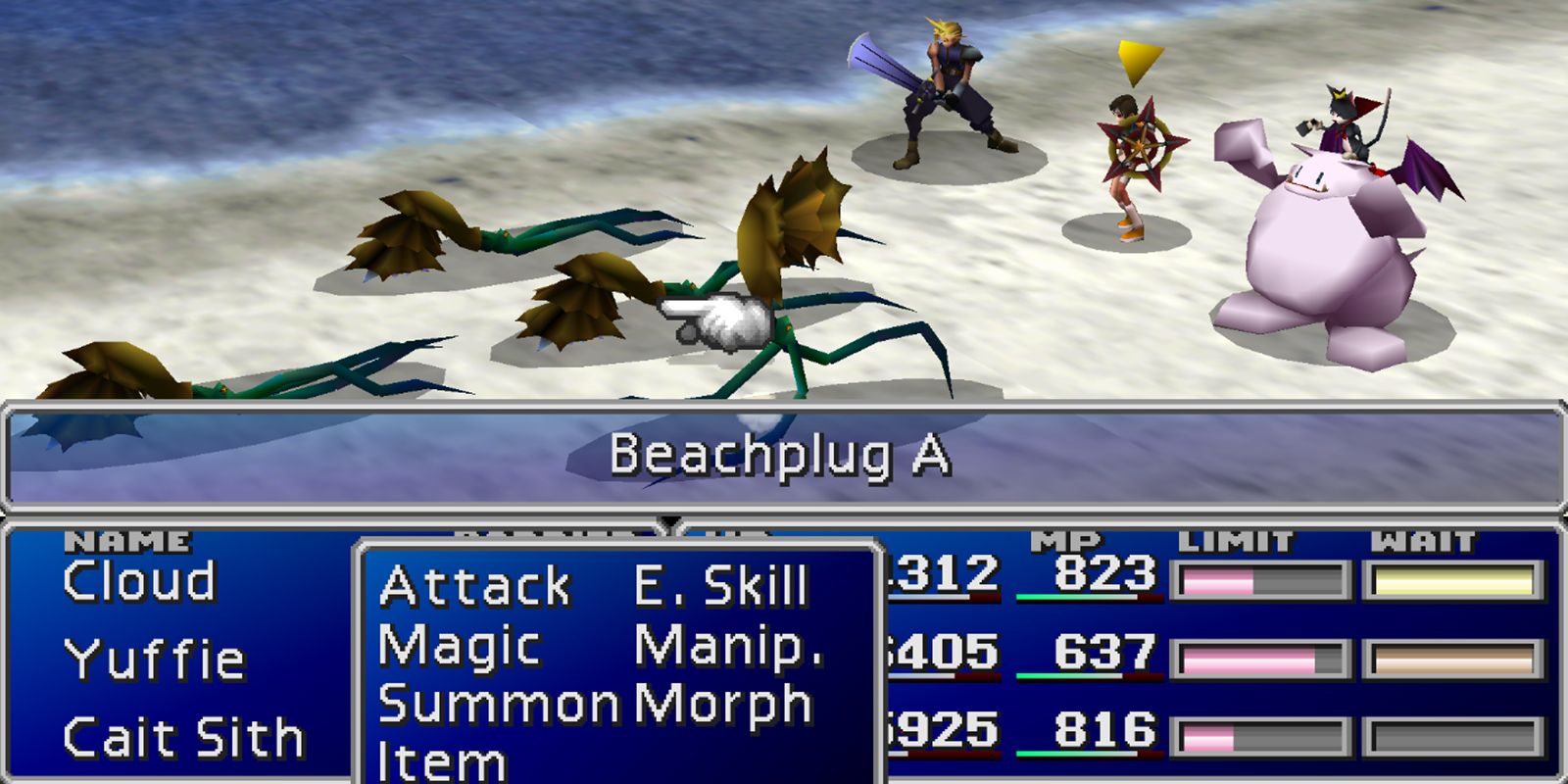Select Yuffie's battle sprite
This screenshot has width=1568, height=784.
1132,157
